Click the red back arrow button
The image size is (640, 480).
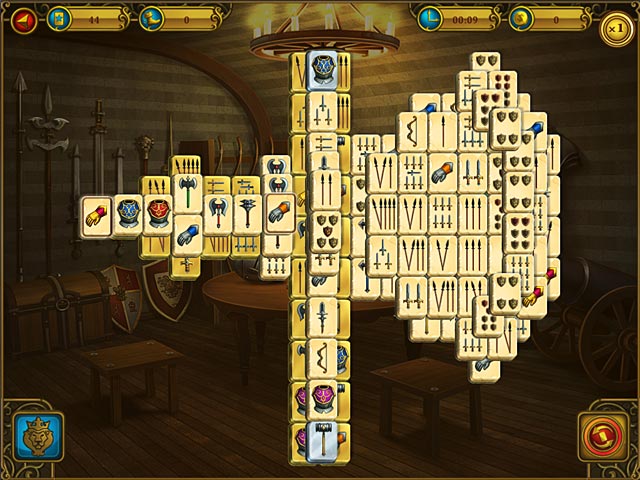(21, 18)
